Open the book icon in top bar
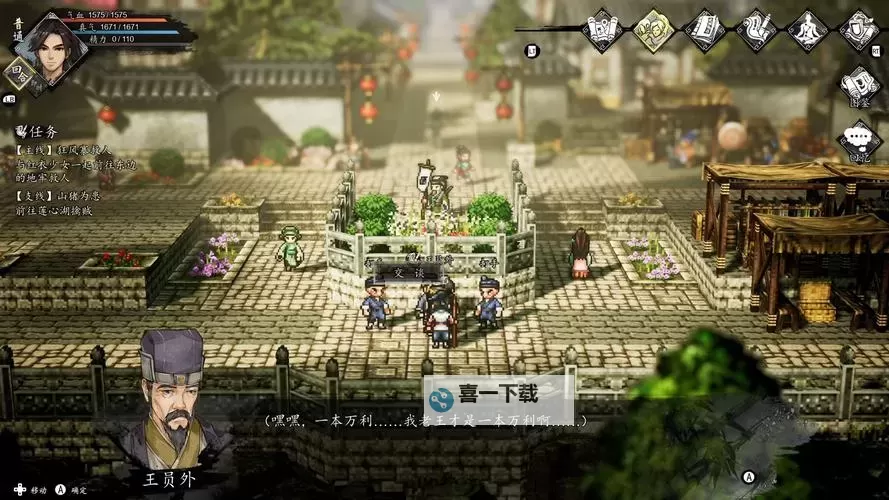The height and width of the screenshot is (500, 889). (x=705, y=29)
